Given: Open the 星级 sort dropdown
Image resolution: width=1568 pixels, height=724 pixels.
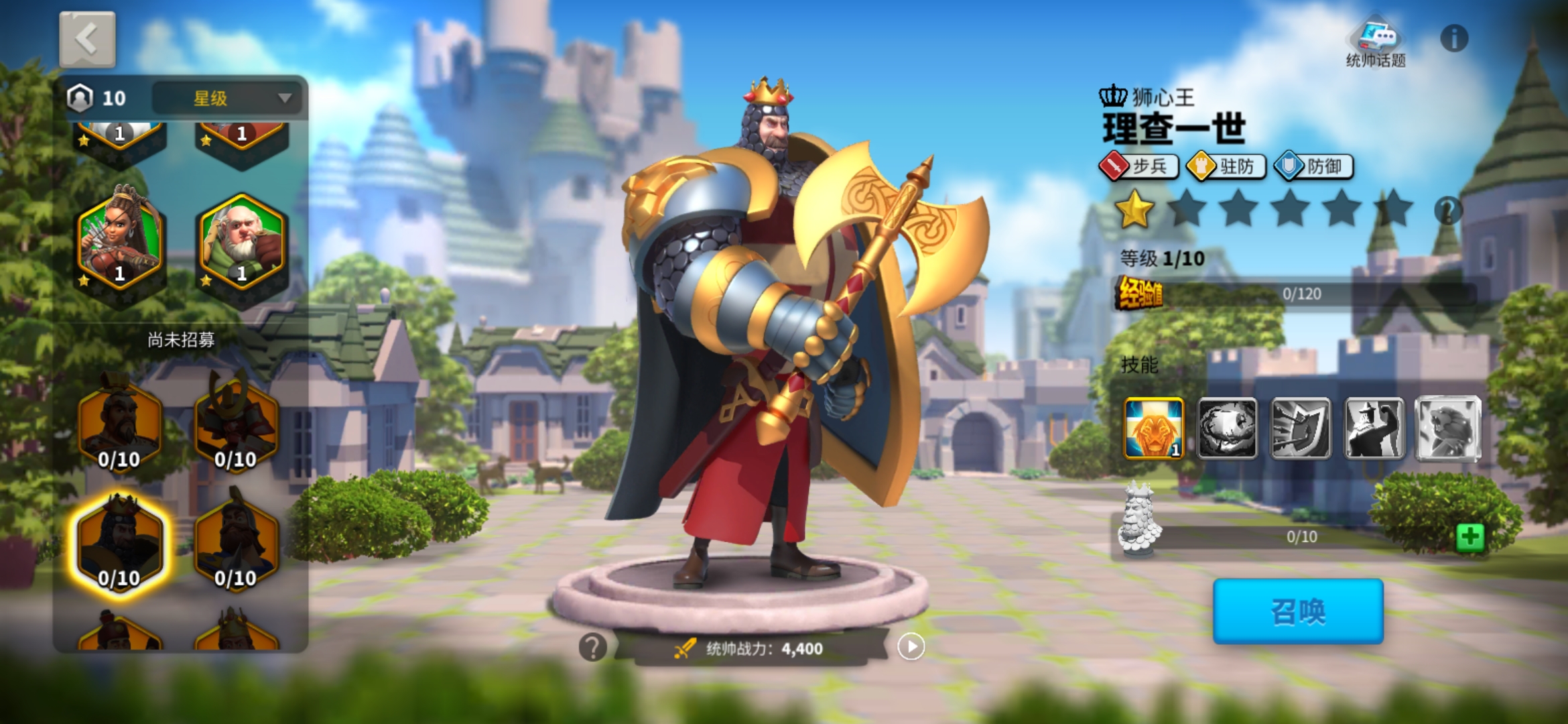Looking at the screenshot, I should point(228,99).
